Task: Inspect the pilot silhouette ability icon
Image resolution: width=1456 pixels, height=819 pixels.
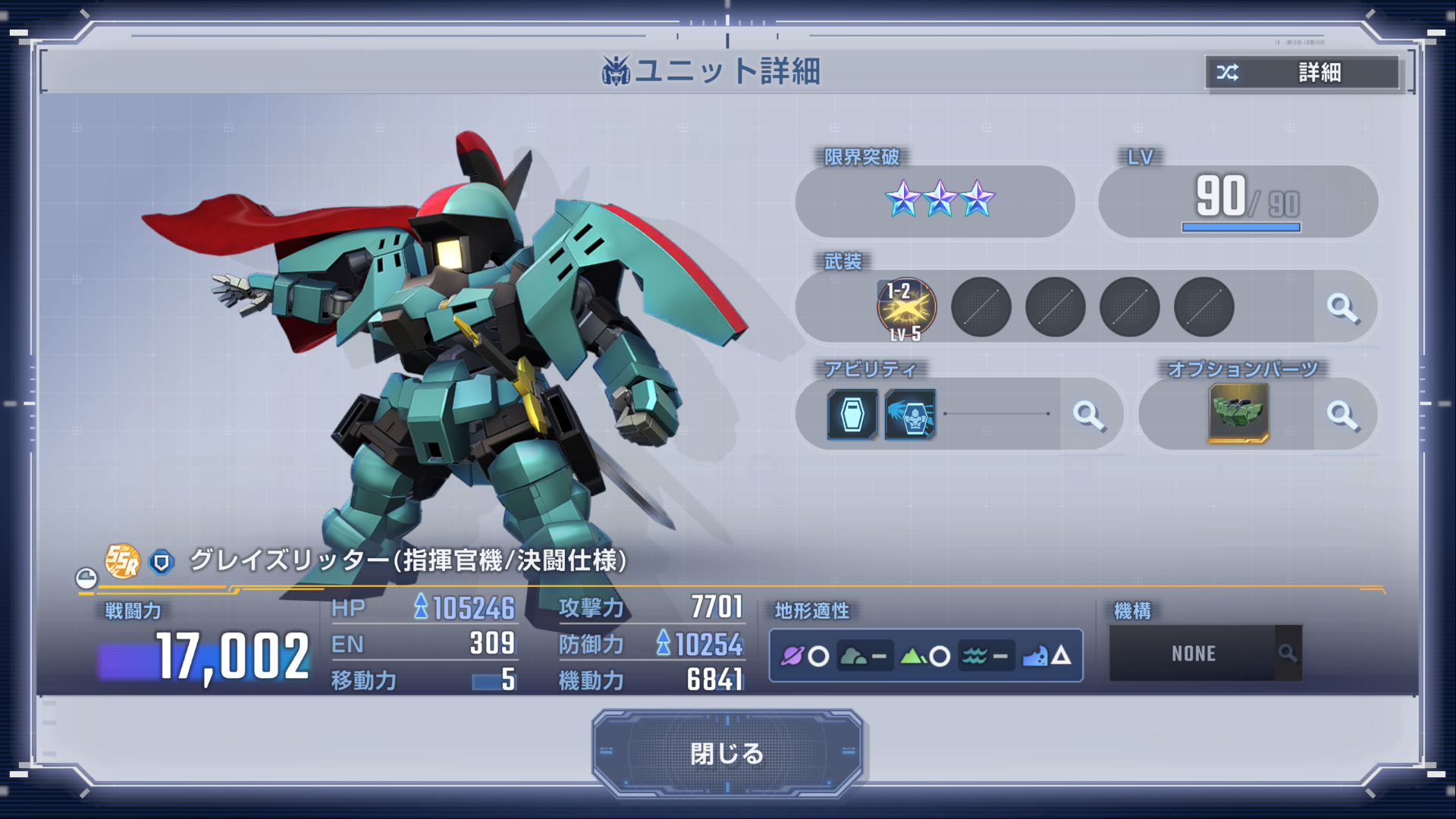Action: (910, 415)
